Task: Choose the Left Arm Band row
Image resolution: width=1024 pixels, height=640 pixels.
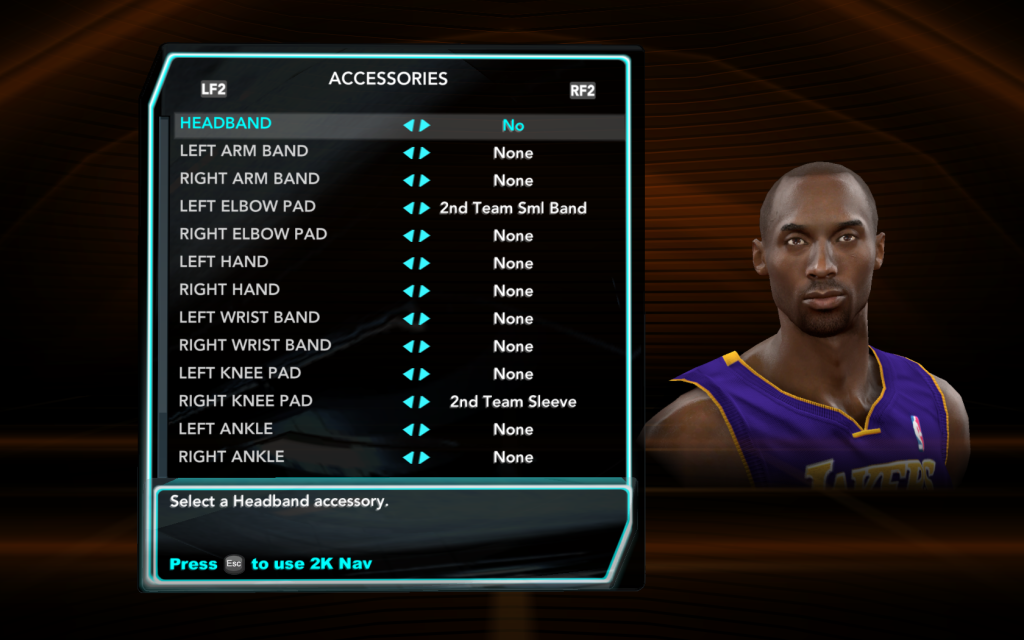Action: [x=244, y=152]
